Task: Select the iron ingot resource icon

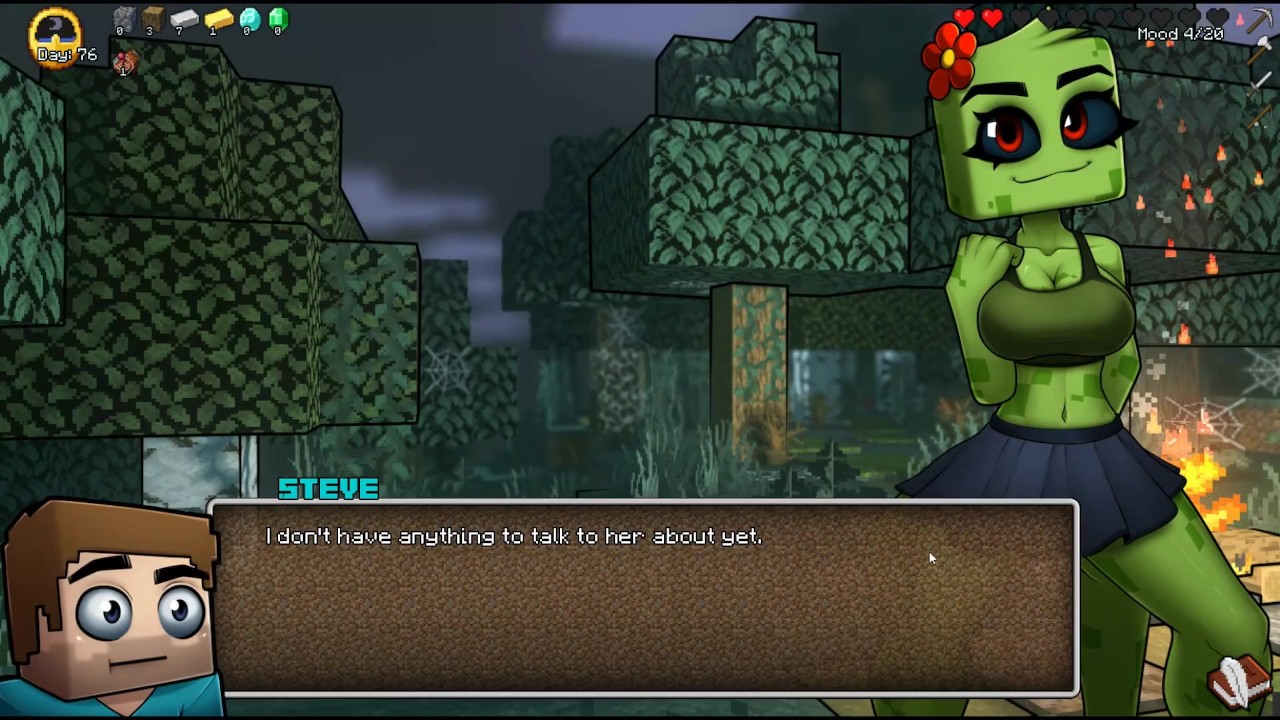Action: (184, 18)
